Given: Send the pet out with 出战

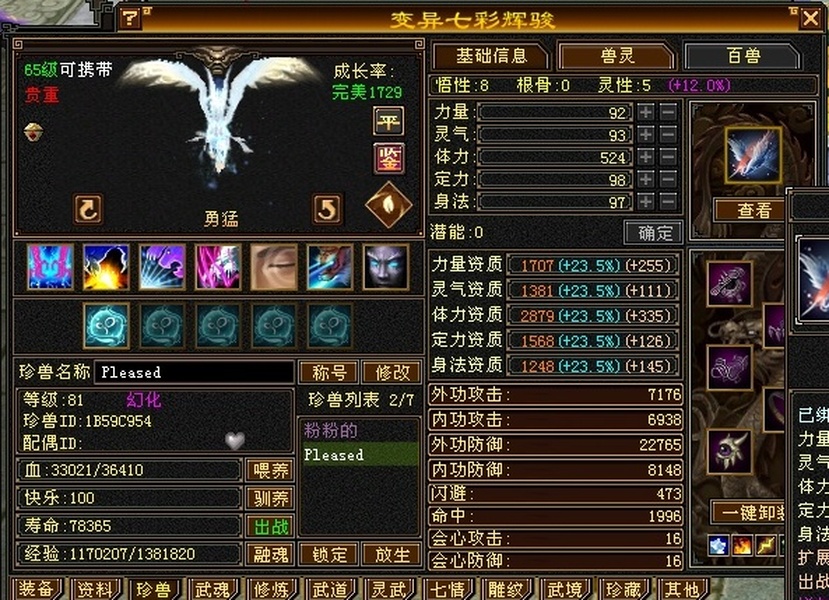Looking at the screenshot, I should tap(269, 526).
